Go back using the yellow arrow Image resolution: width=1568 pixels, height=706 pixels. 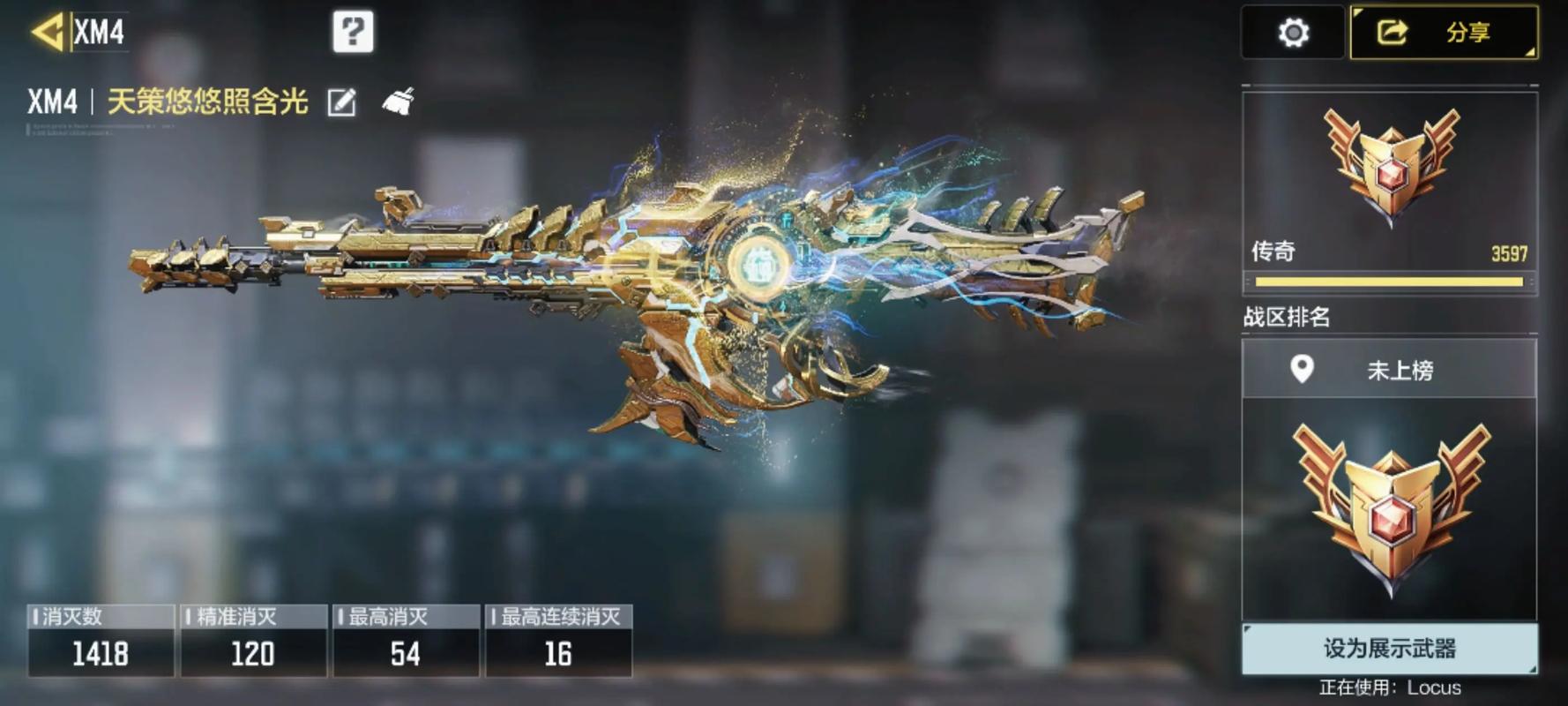tap(48, 33)
